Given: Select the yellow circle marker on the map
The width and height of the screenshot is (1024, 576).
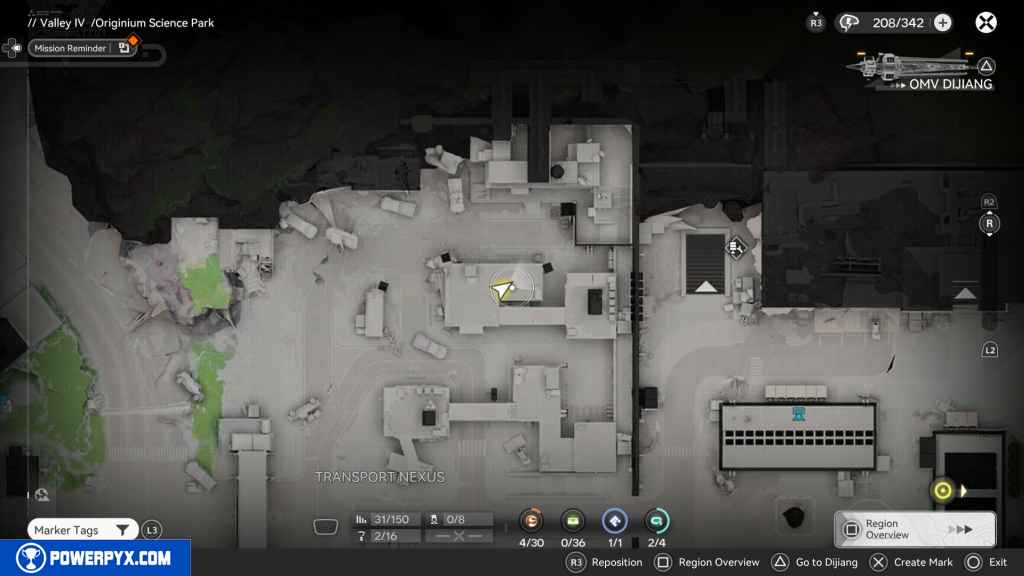Looking at the screenshot, I should [941, 490].
